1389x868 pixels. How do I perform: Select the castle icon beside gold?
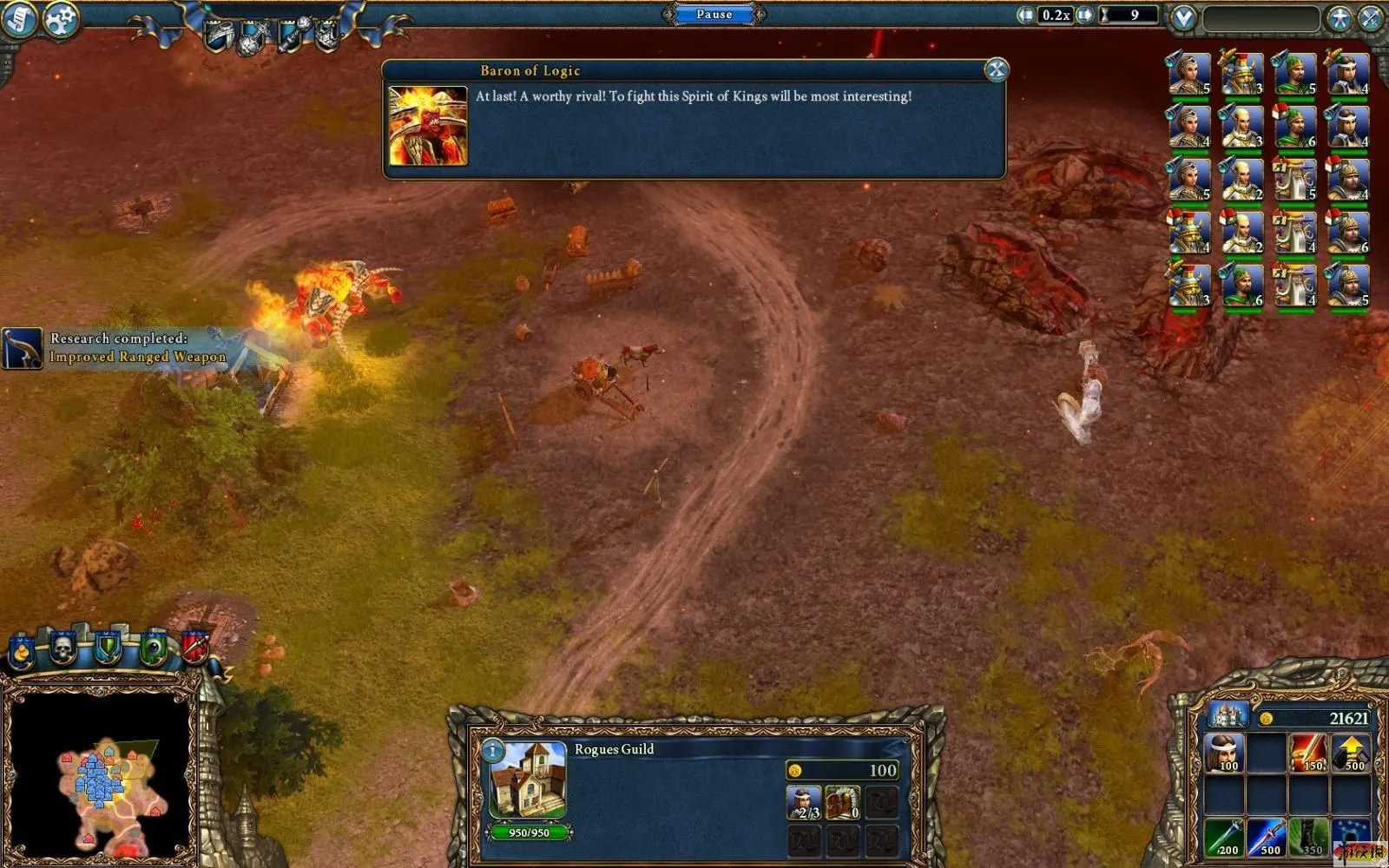pyautogui.click(x=1227, y=716)
